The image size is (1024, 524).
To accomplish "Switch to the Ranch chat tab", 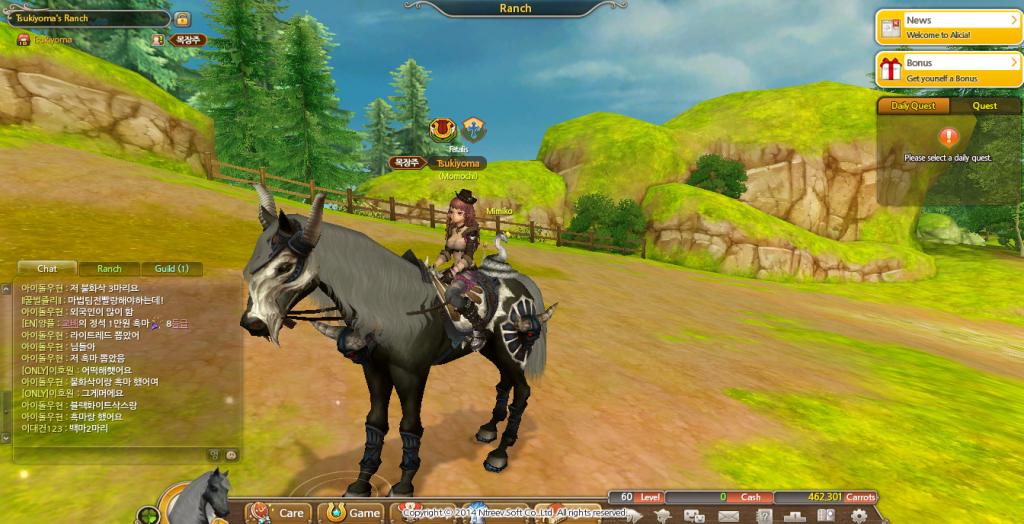I will pyautogui.click(x=109, y=268).
